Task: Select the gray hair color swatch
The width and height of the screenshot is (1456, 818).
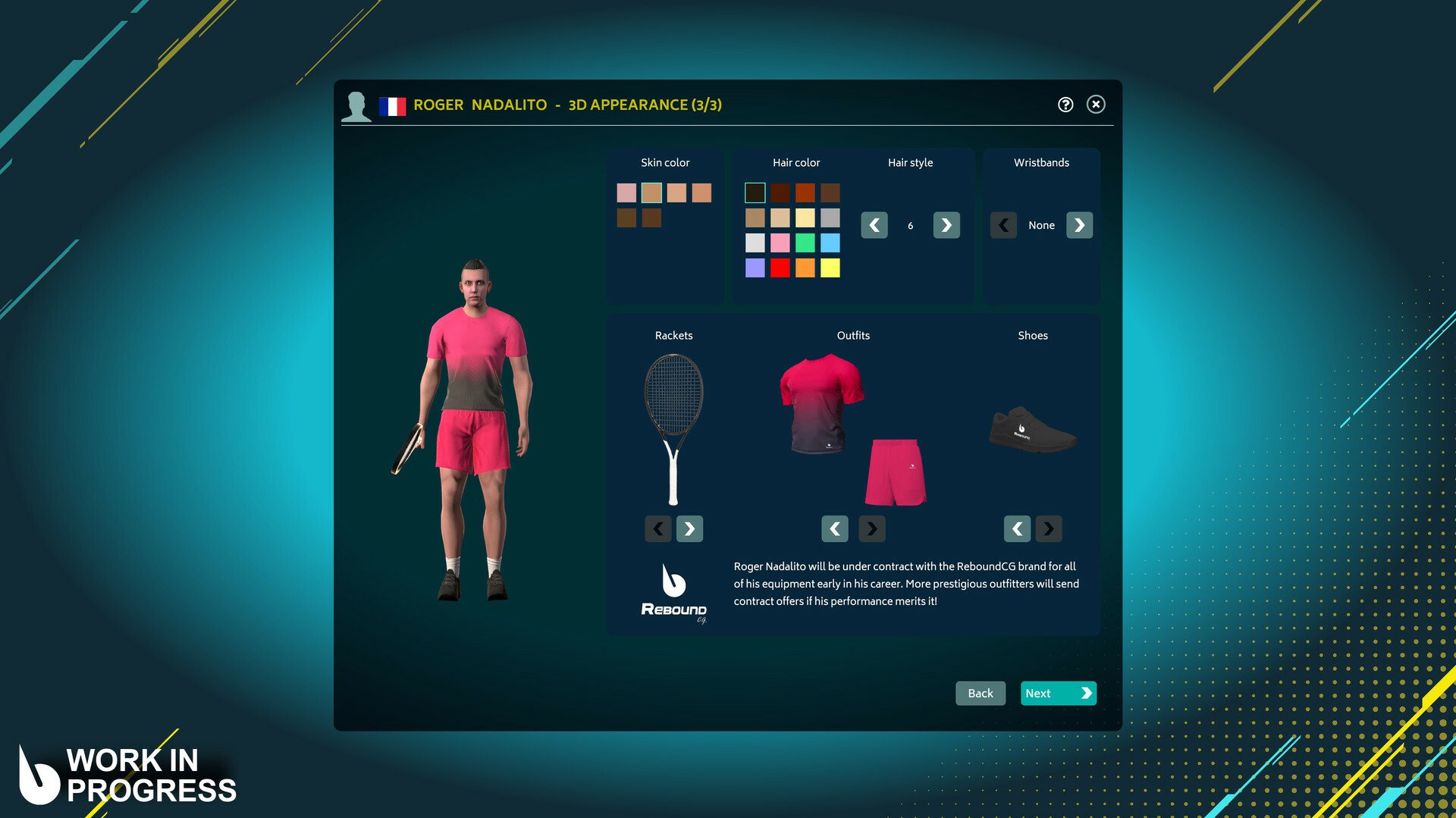Action: click(x=830, y=218)
